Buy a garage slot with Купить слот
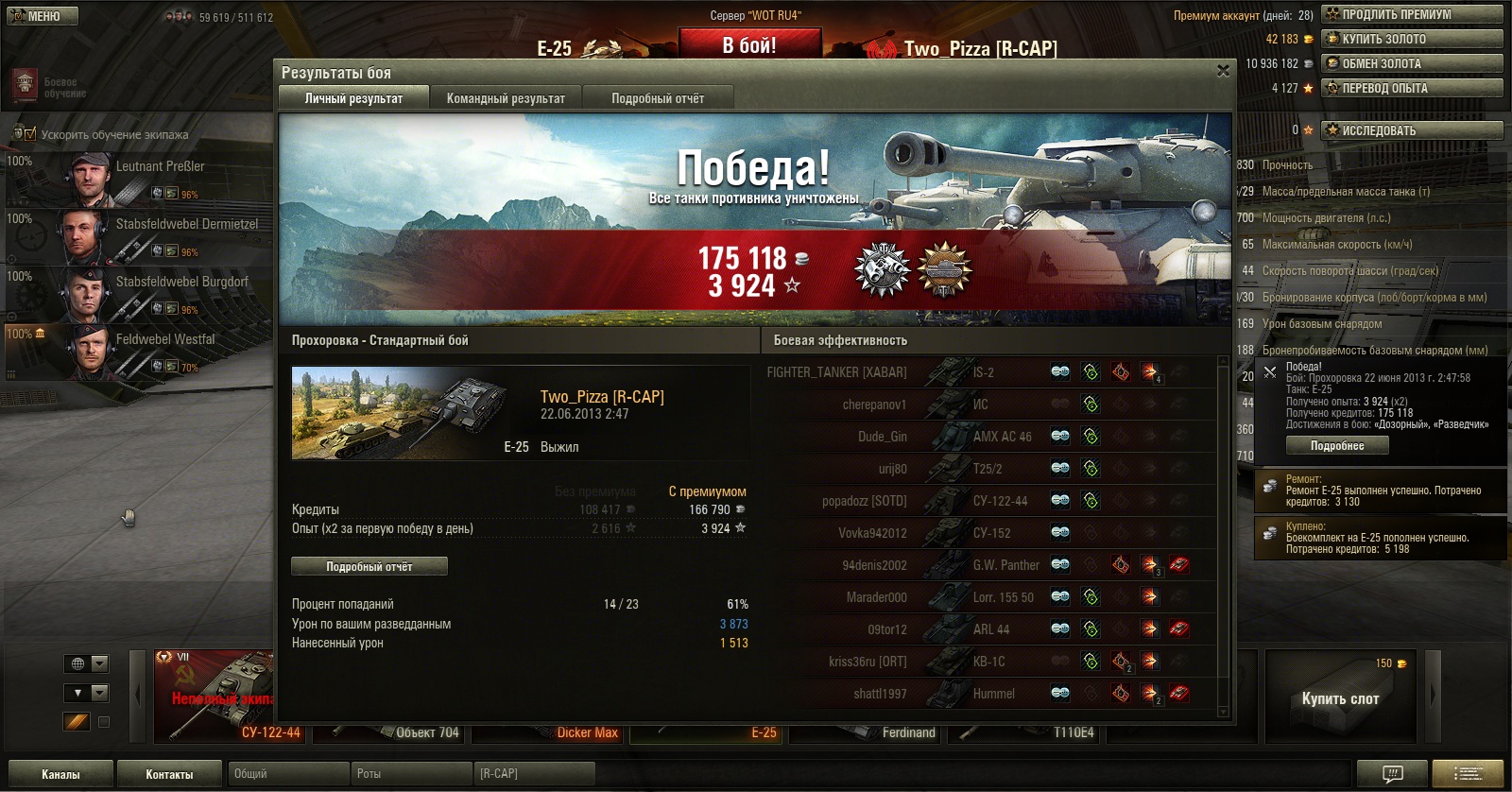1512x792 pixels. point(1340,698)
